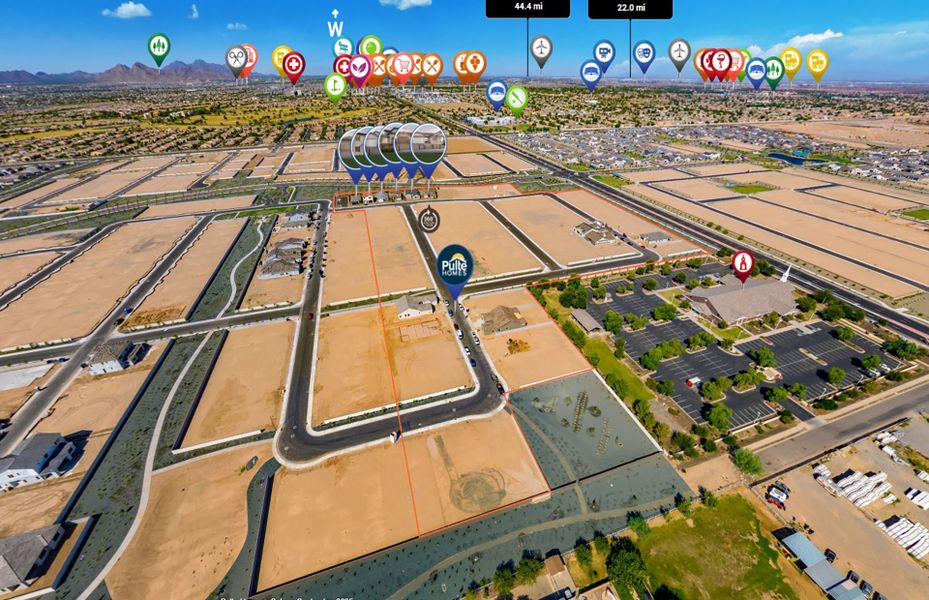Open the 360 tour hotspot

(429, 216)
